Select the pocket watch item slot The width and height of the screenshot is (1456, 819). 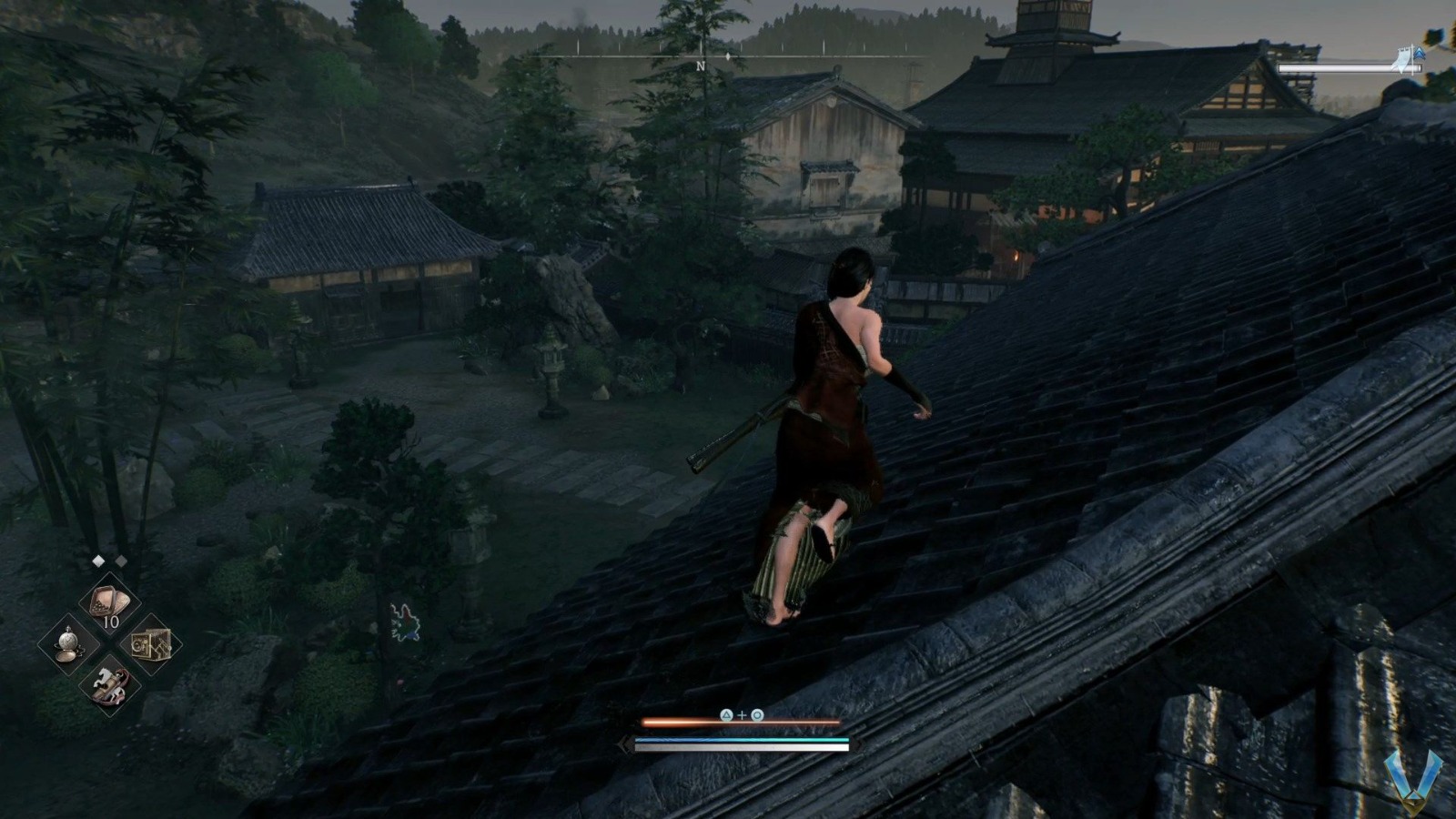click(x=68, y=643)
